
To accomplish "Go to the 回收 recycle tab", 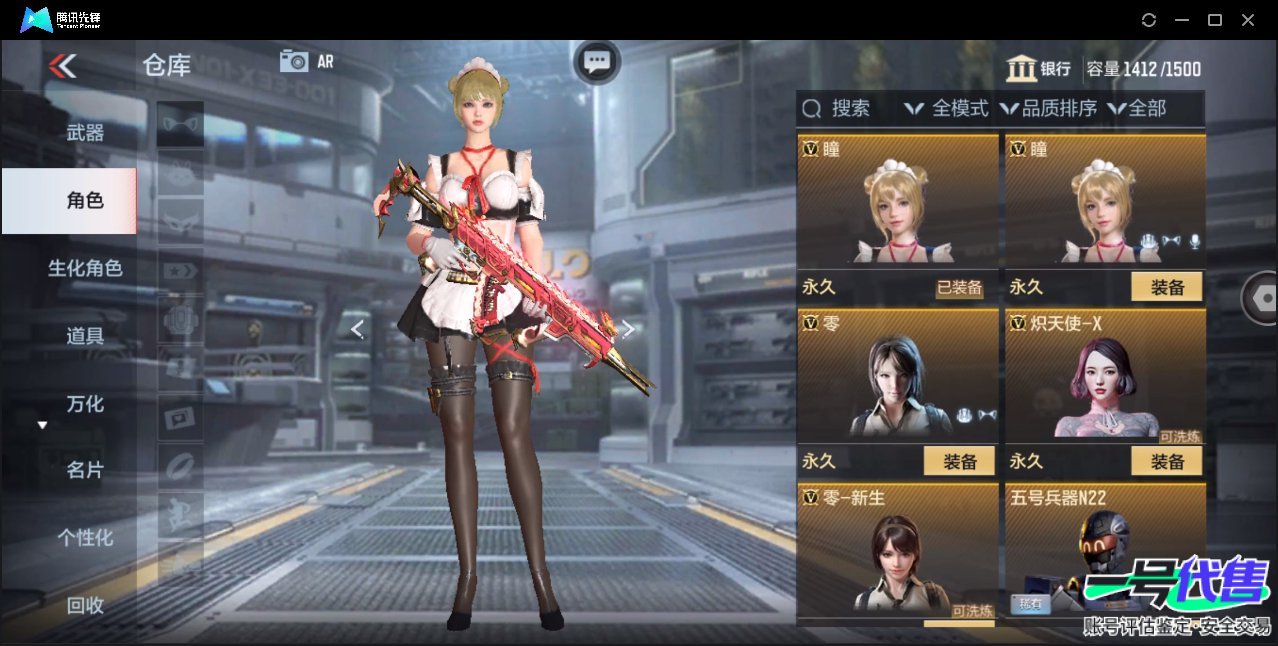I will click(85, 605).
